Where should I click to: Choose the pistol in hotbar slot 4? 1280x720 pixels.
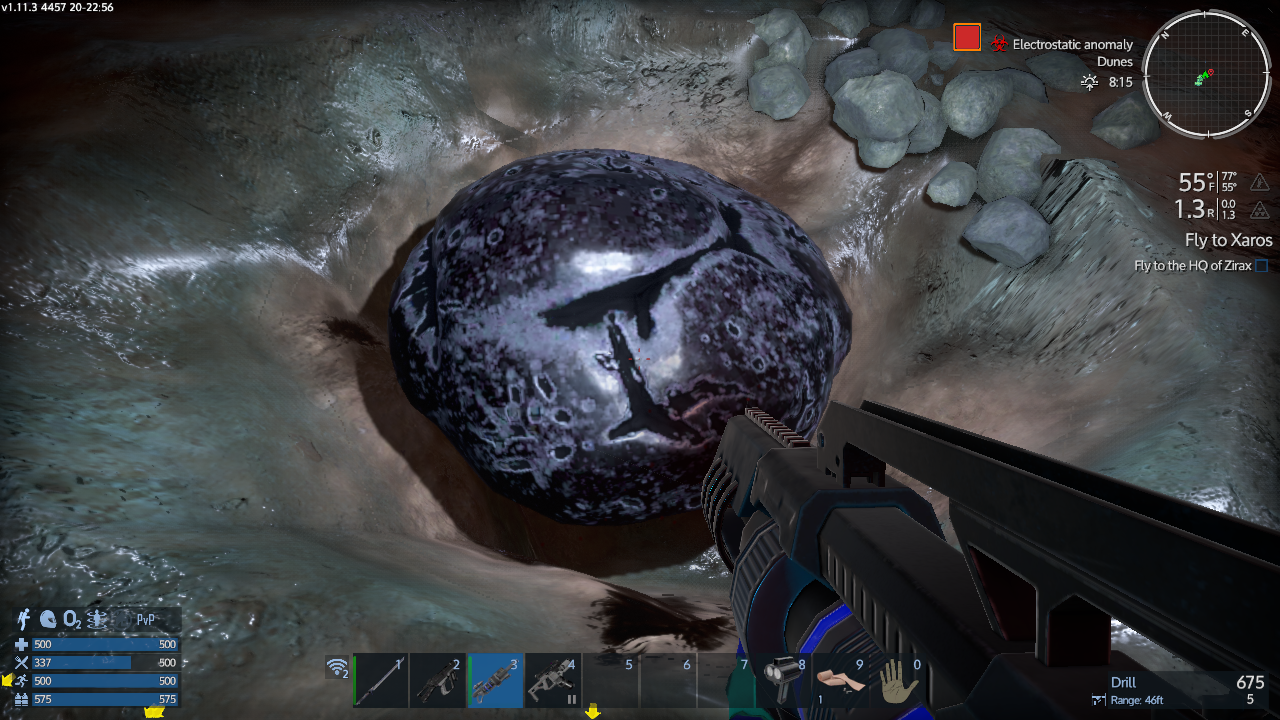click(x=552, y=681)
